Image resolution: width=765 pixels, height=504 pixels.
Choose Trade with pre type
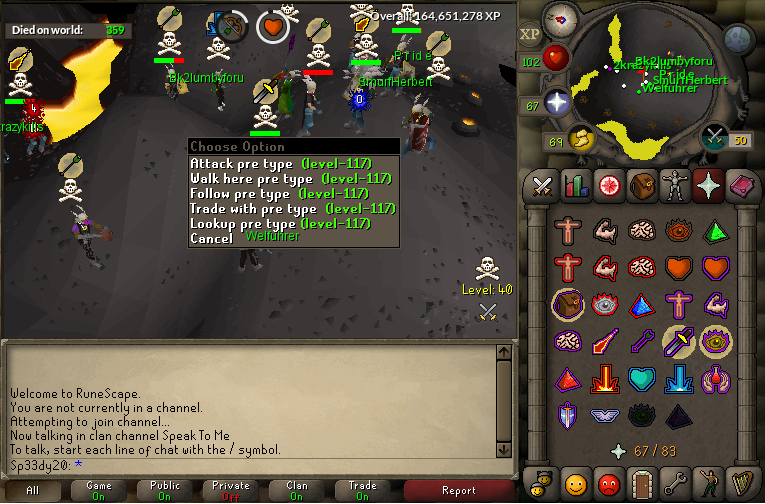(280, 209)
